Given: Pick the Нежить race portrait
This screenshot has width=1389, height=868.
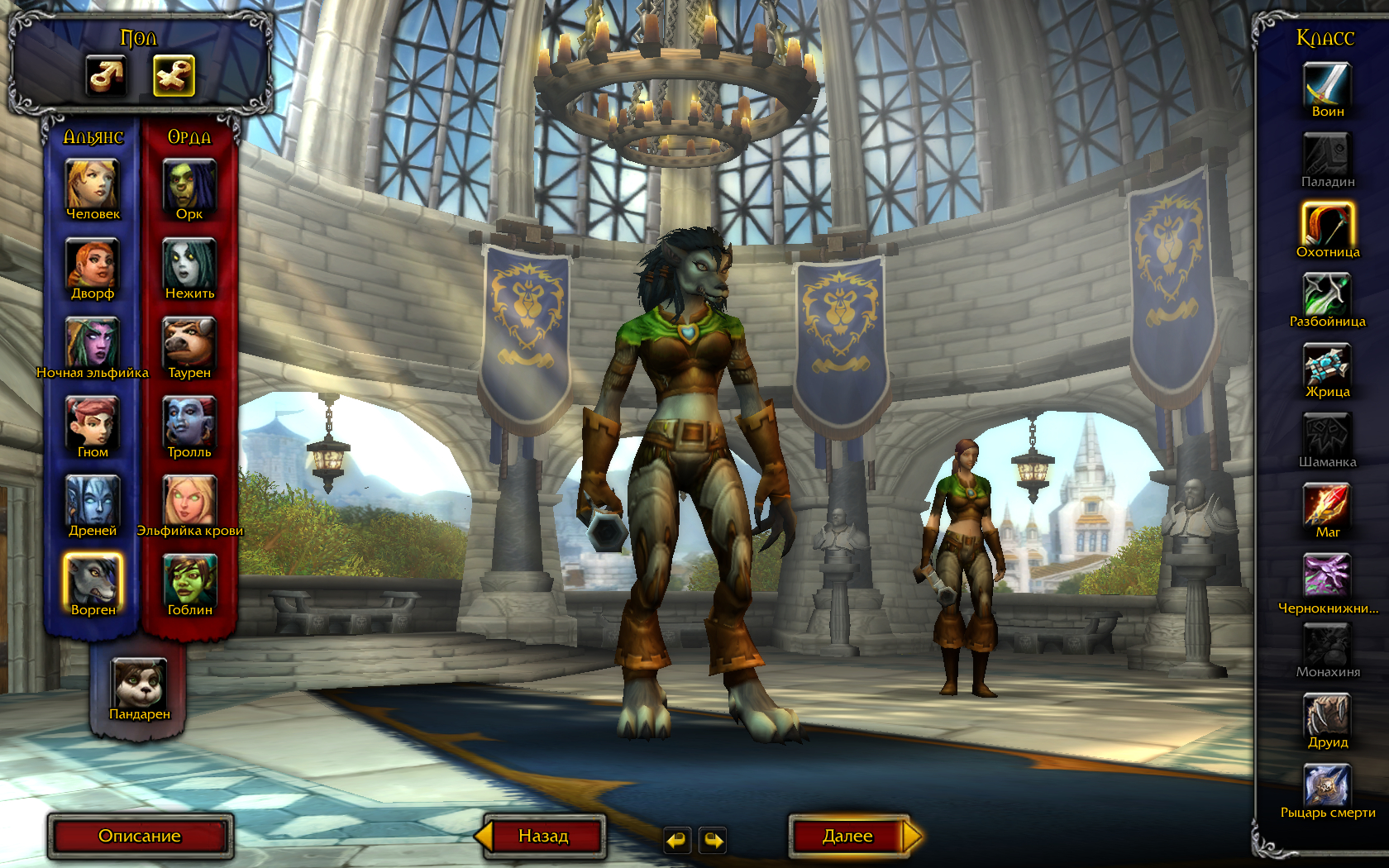Looking at the screenshot, I should [189, 265].
